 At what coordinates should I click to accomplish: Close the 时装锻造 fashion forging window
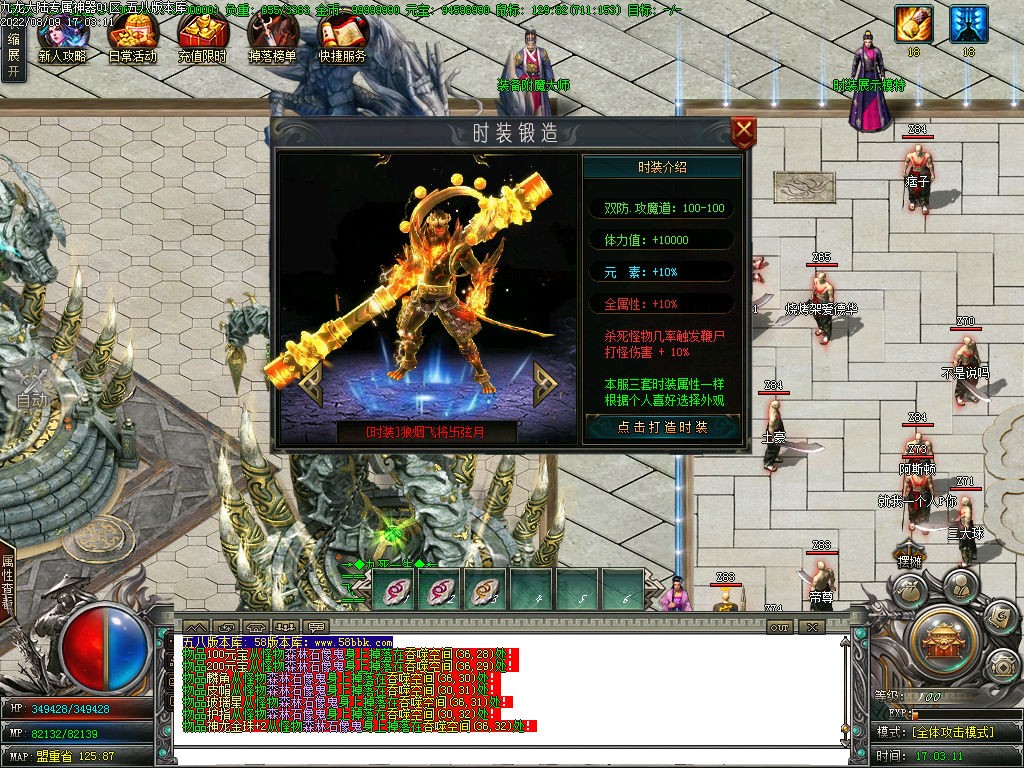(x=743, y=132)
